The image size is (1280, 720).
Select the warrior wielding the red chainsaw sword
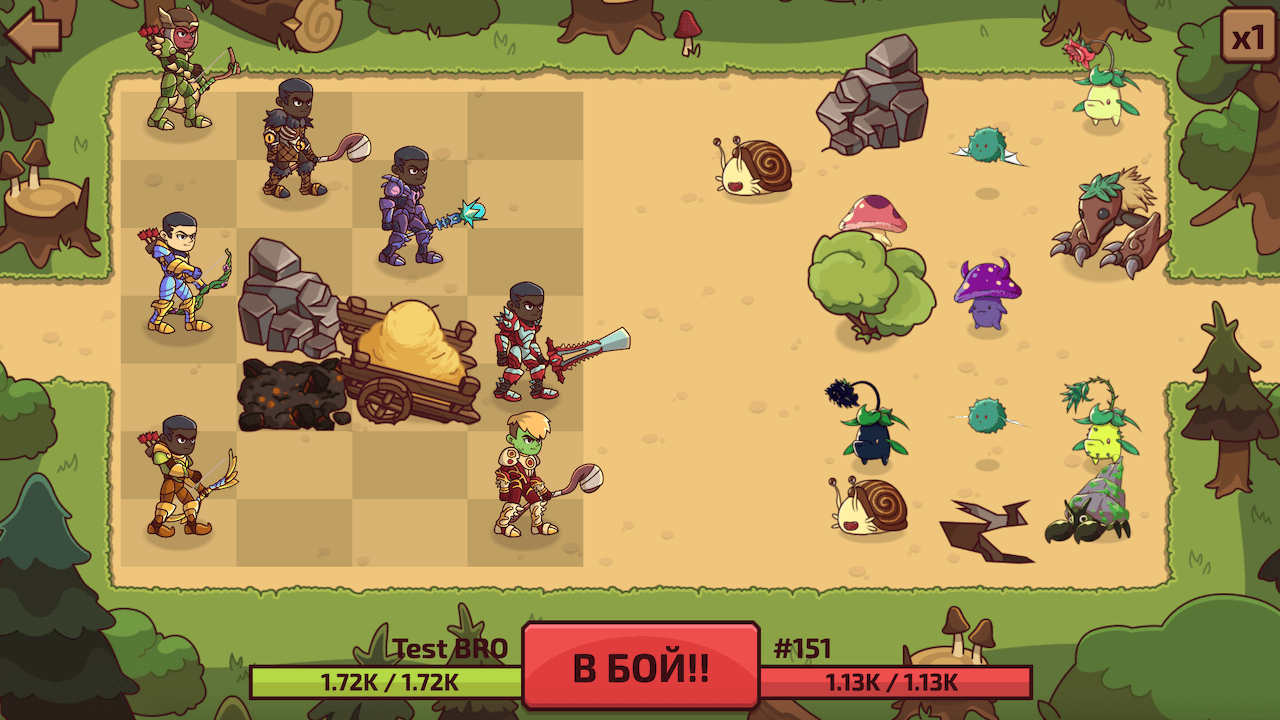coord(525,340)
